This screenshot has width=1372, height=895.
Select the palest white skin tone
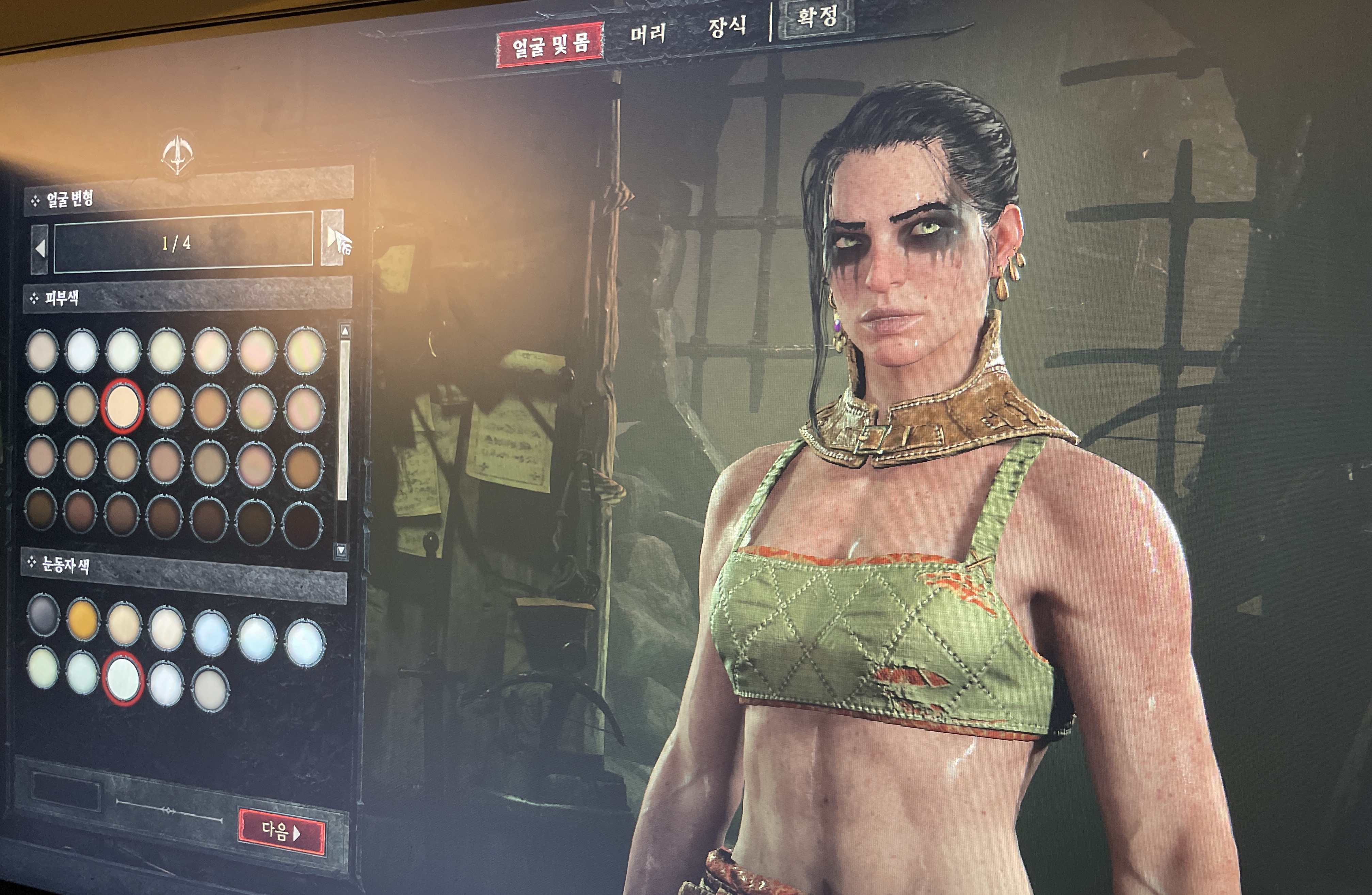(x=81, y=351)
